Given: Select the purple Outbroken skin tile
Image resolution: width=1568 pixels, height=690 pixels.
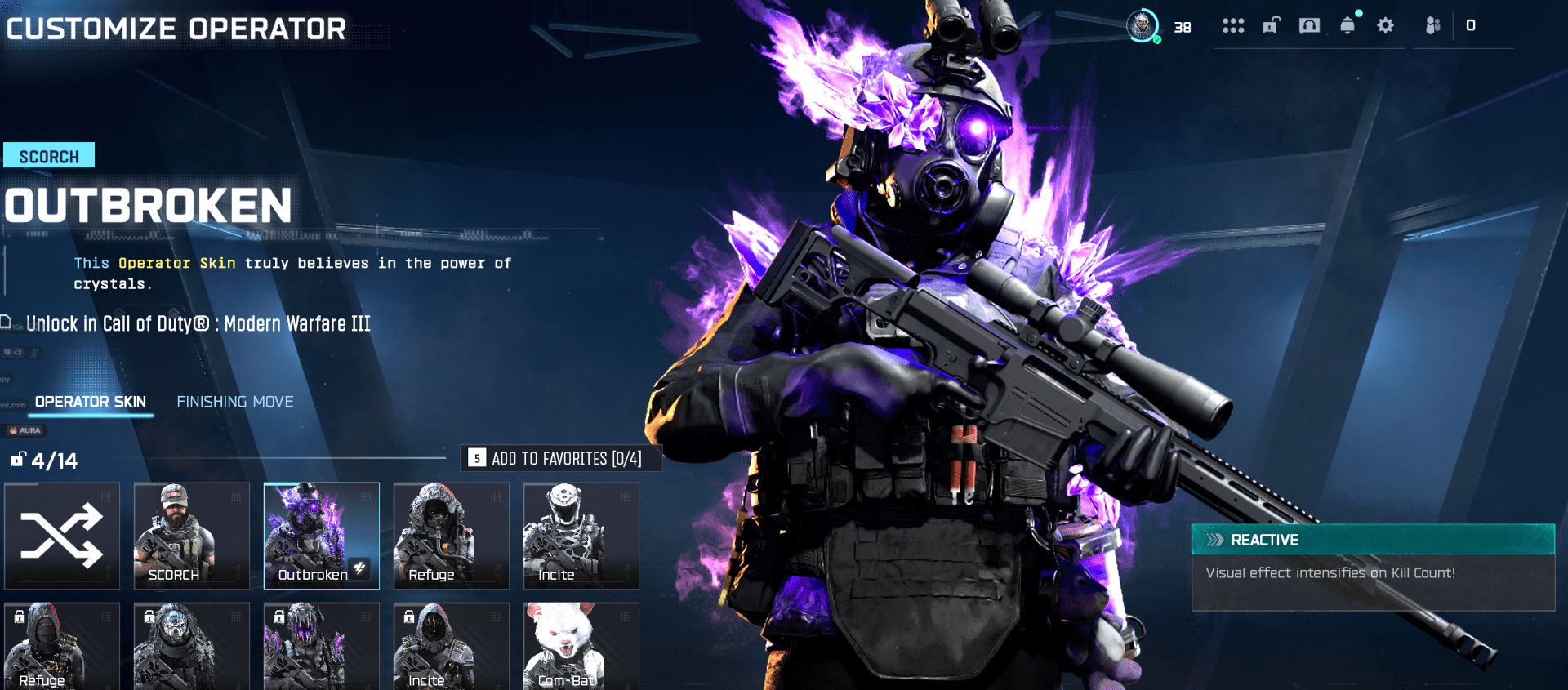Looking at the screenshot, I should click(x=321, y=535).
